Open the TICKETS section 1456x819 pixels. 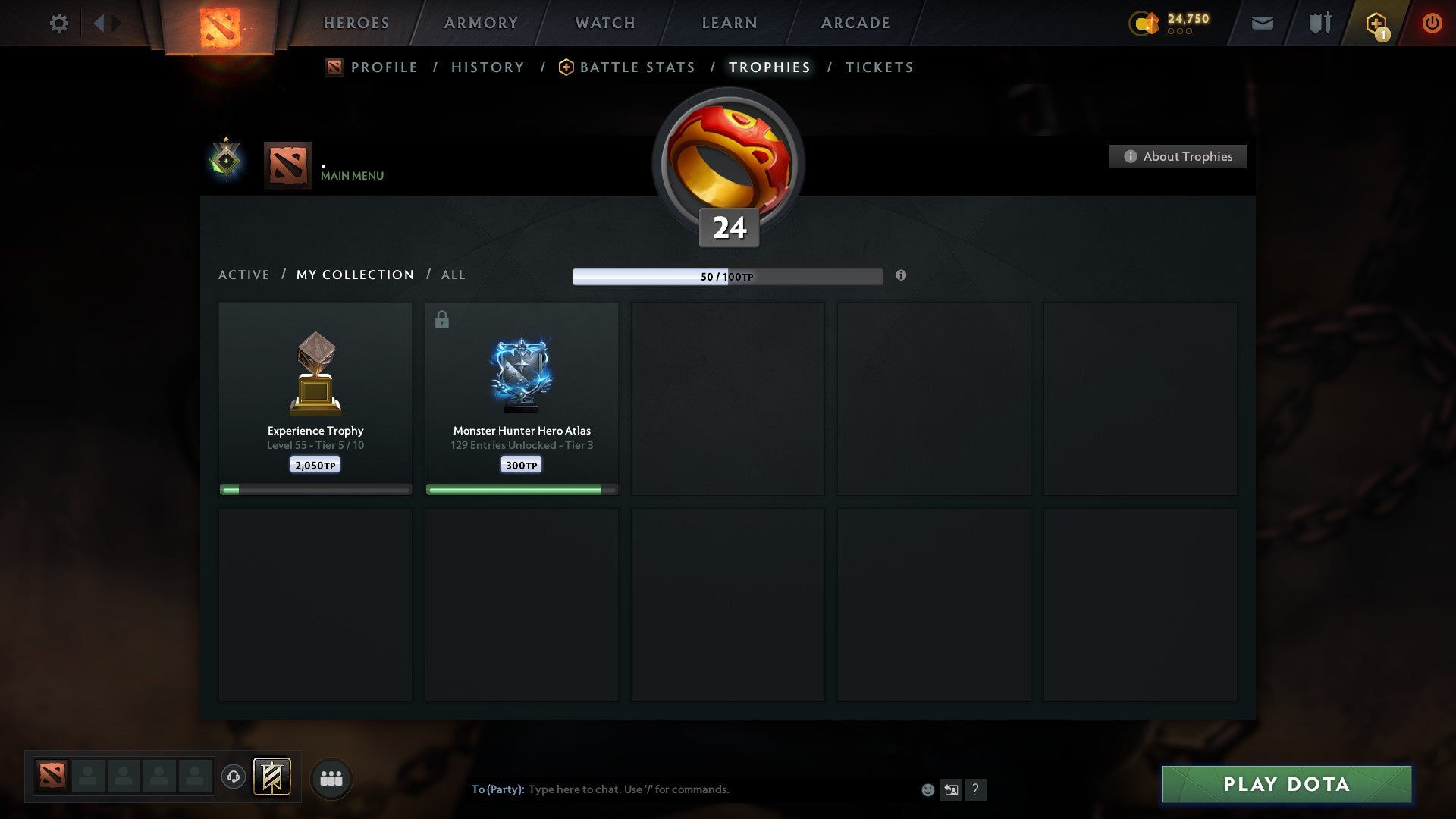coord(878,67)
